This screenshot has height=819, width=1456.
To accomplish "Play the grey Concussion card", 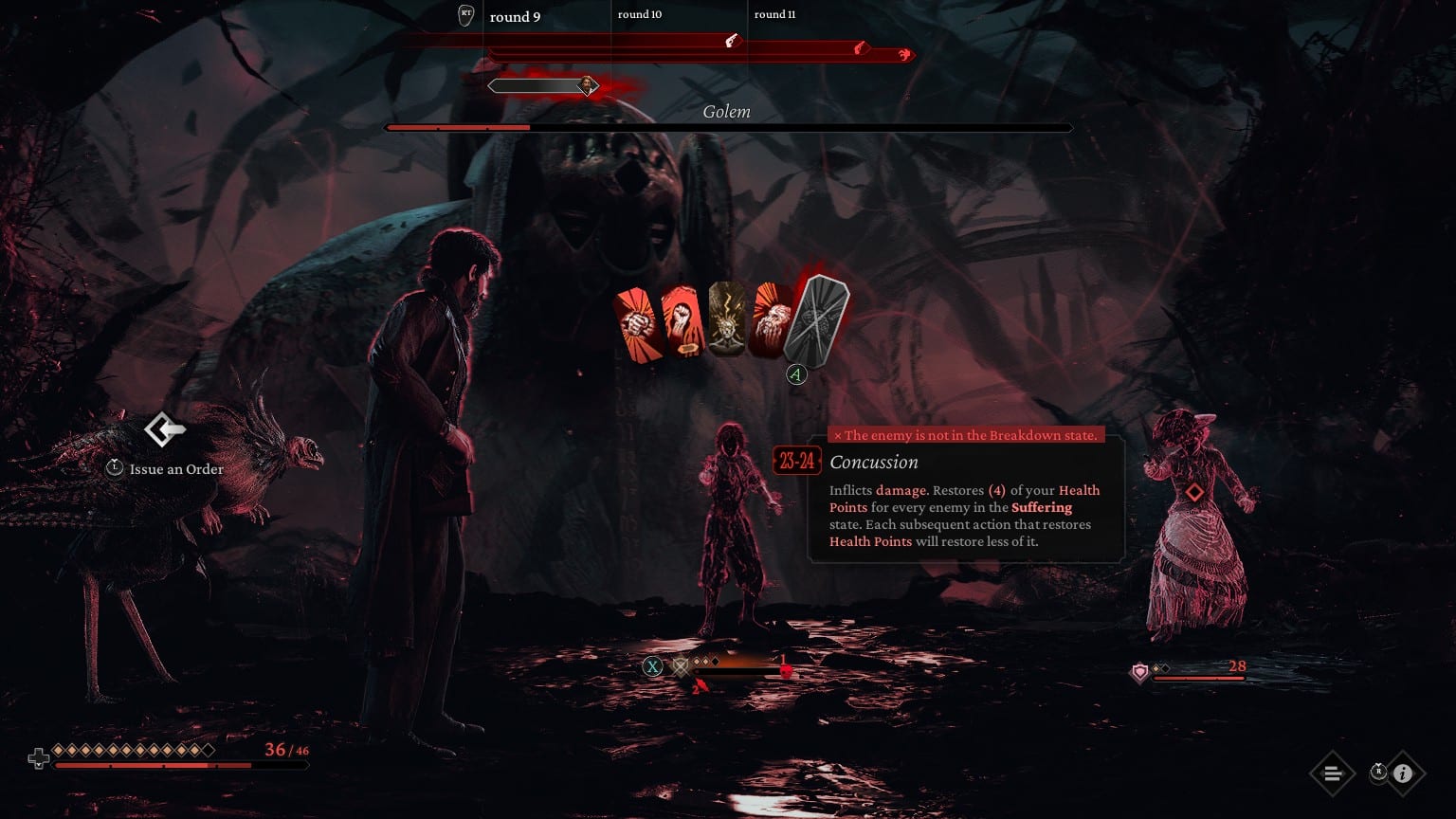I will pyautogui.click(x=818, y=320).
